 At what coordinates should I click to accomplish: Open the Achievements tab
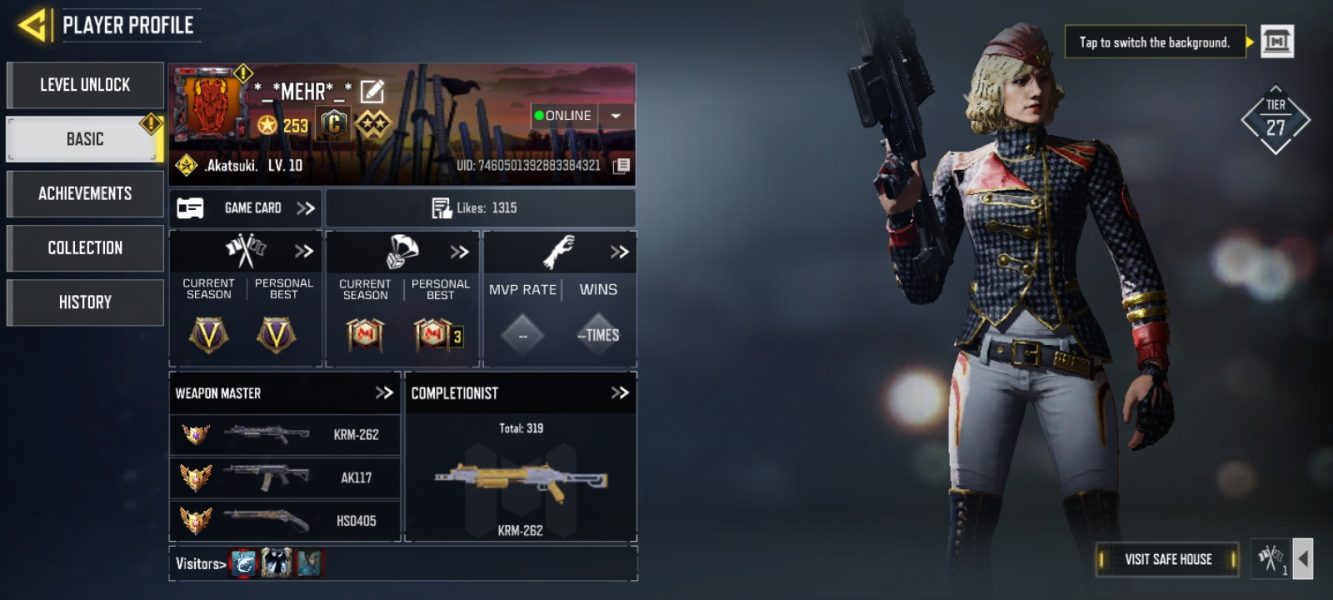[x=85, y=193]
